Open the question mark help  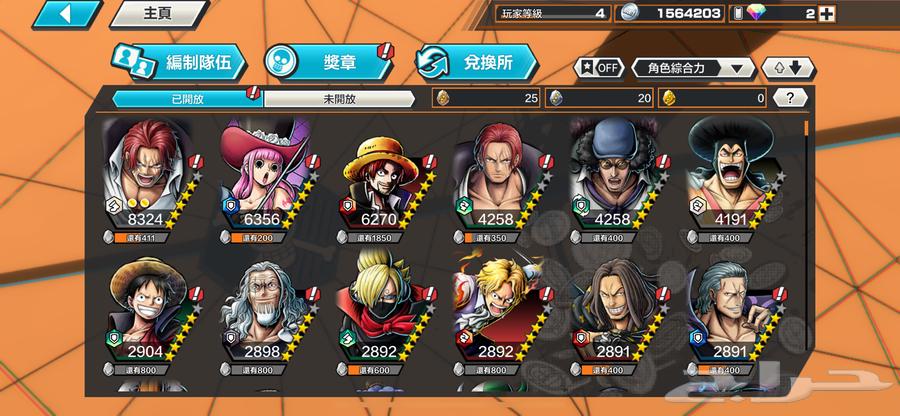pos(791,98)
